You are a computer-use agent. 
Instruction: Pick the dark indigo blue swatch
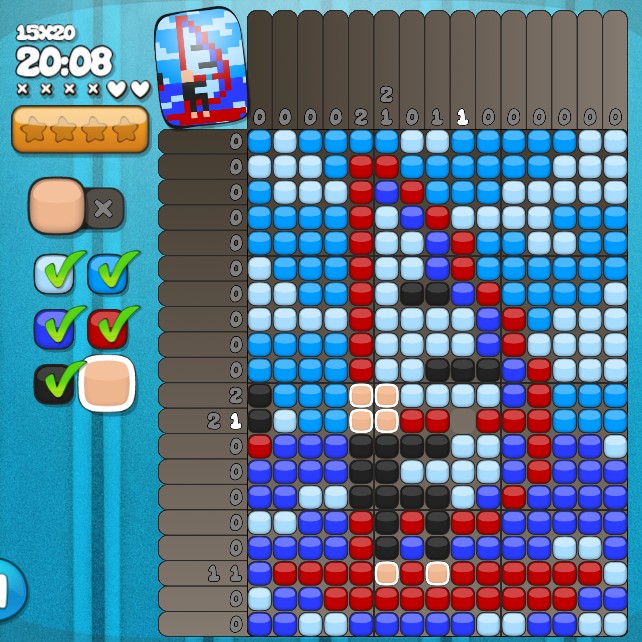[54, 328]
